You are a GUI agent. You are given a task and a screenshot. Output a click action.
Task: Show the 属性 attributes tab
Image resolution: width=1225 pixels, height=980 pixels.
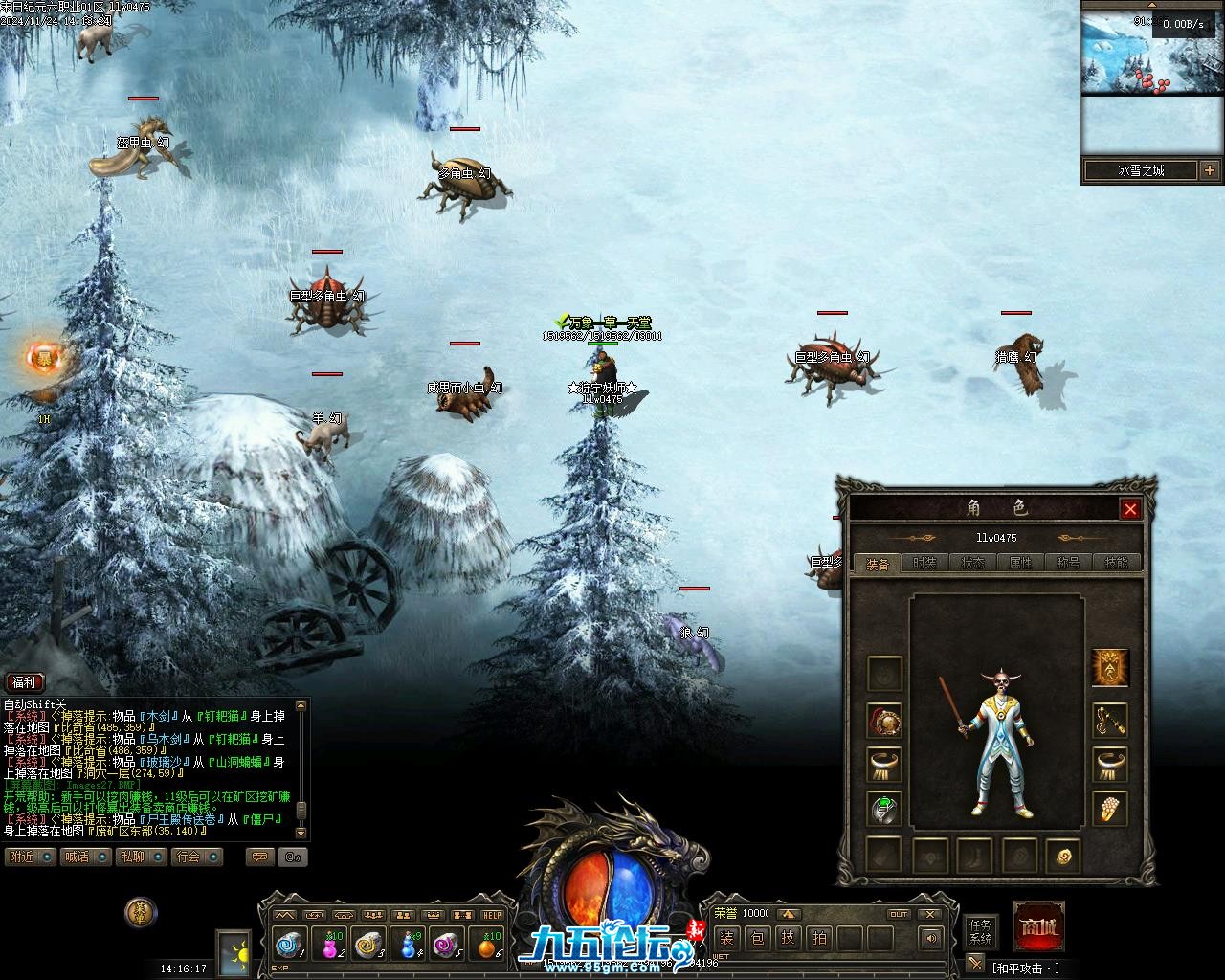coord(1020,563)
